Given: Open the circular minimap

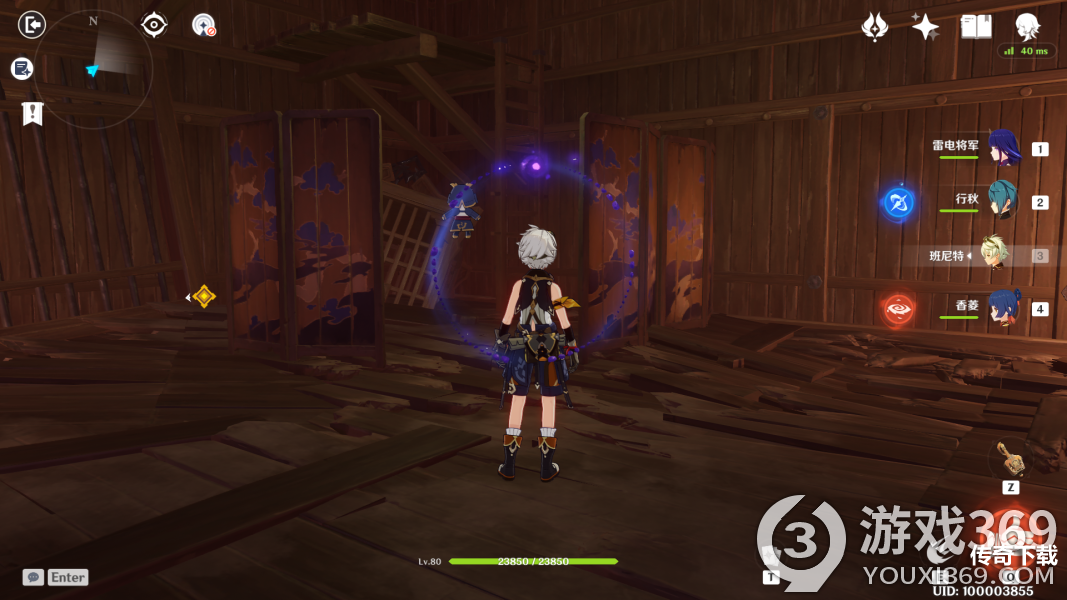Looking at the screenshot, I should [x=93, y=68].
